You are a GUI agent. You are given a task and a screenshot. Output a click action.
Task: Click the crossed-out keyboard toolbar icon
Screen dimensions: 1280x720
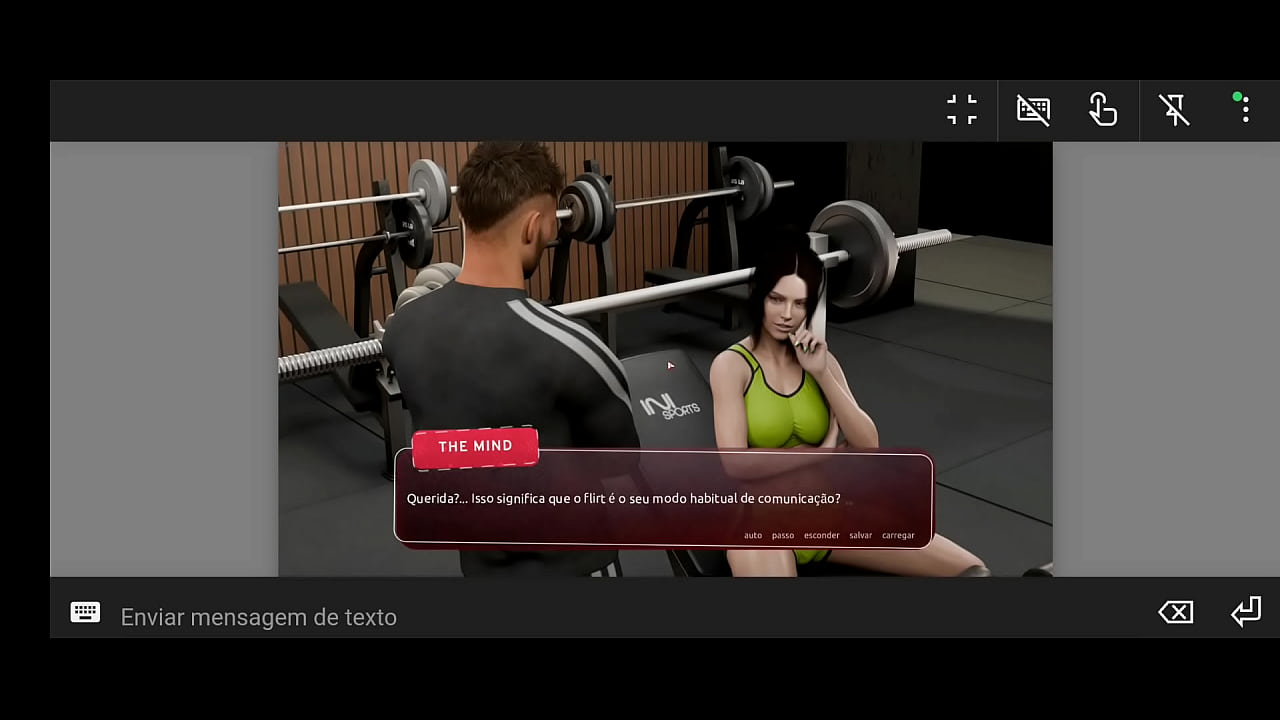pyautogui.click(x=1033, y=109)
